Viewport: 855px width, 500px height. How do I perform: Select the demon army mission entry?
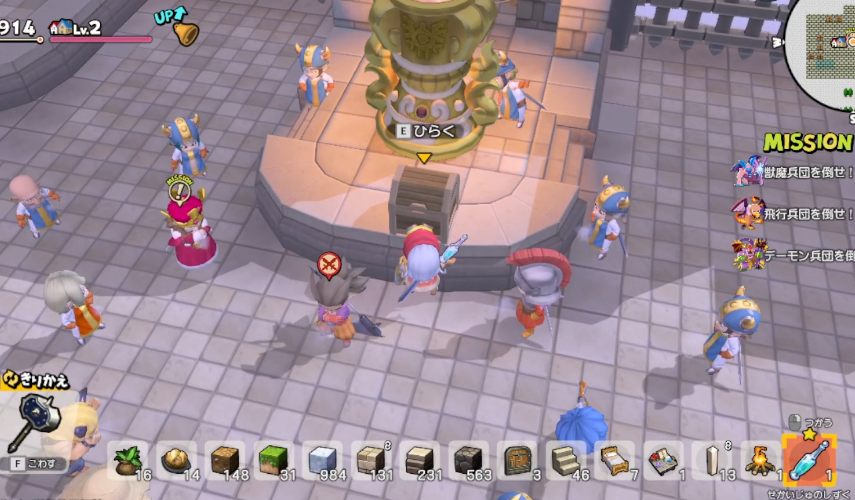pyautogui.click(x=795, y=253)
